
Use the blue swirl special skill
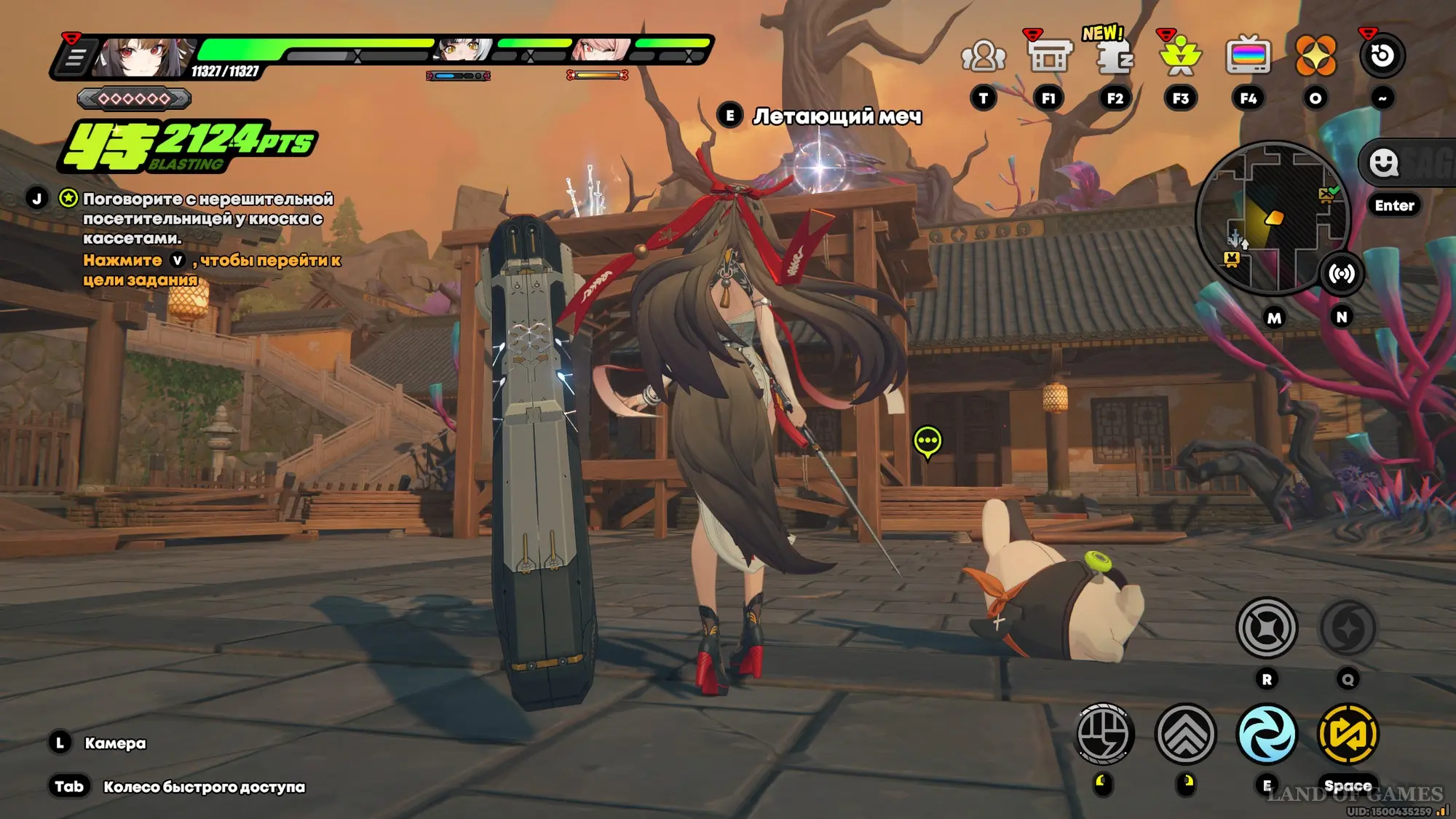pos(1267,734)
